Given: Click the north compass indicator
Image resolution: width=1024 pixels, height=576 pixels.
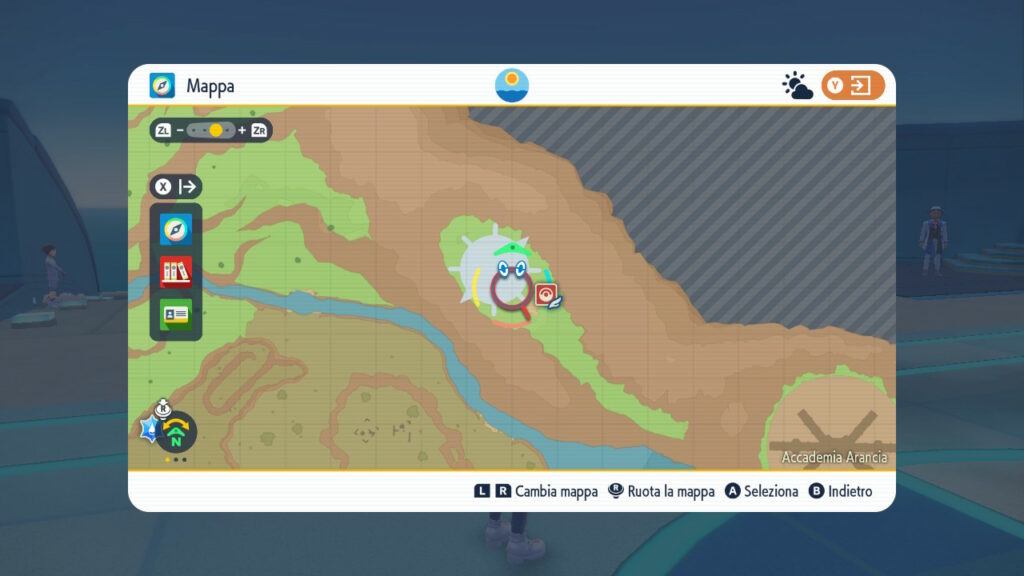Looking at the screenshot, I should [x=177, y=432].
